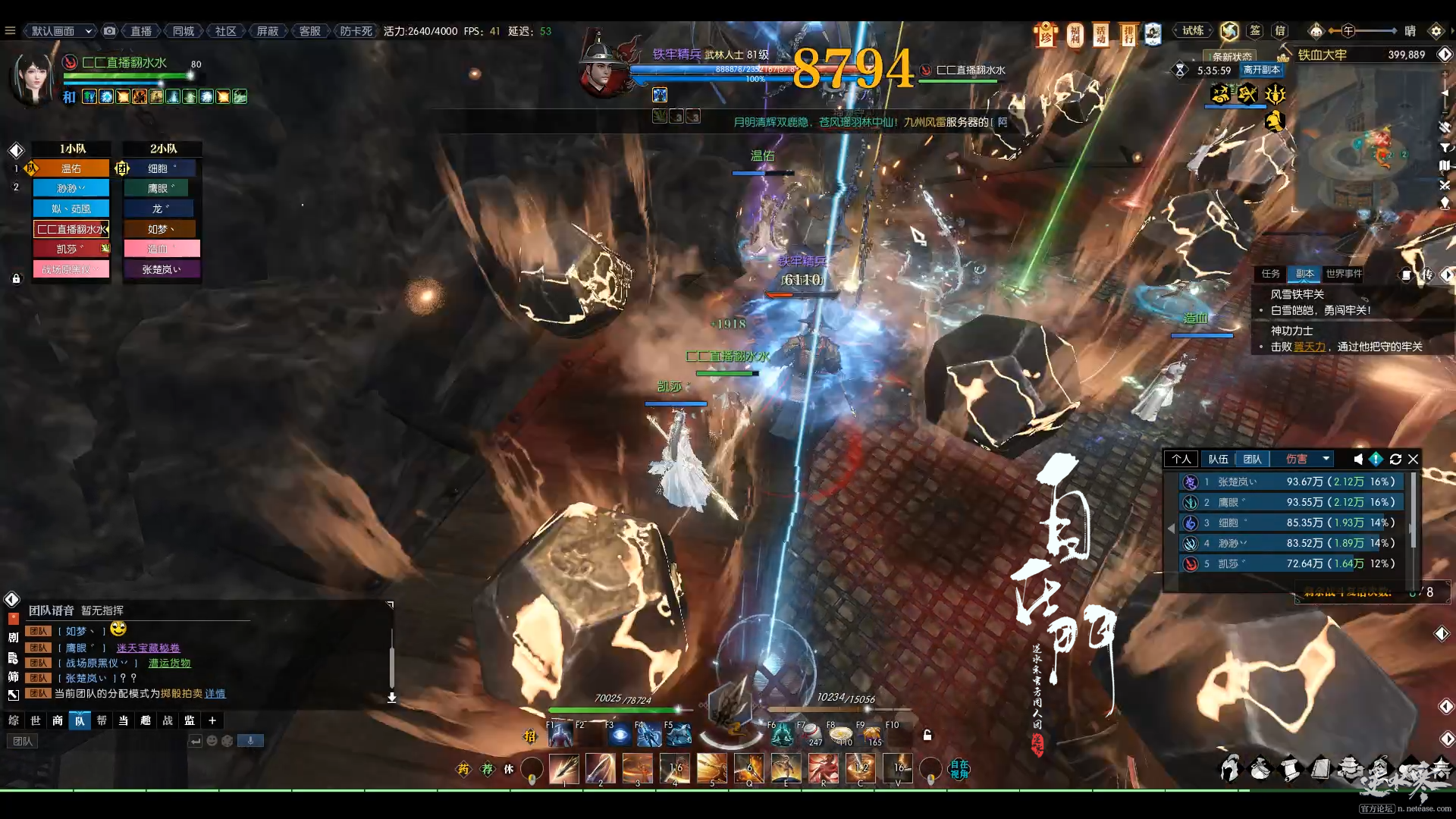
Task: Open the 默认画面 display preset dropdown
Action: (x=61, y=31)
